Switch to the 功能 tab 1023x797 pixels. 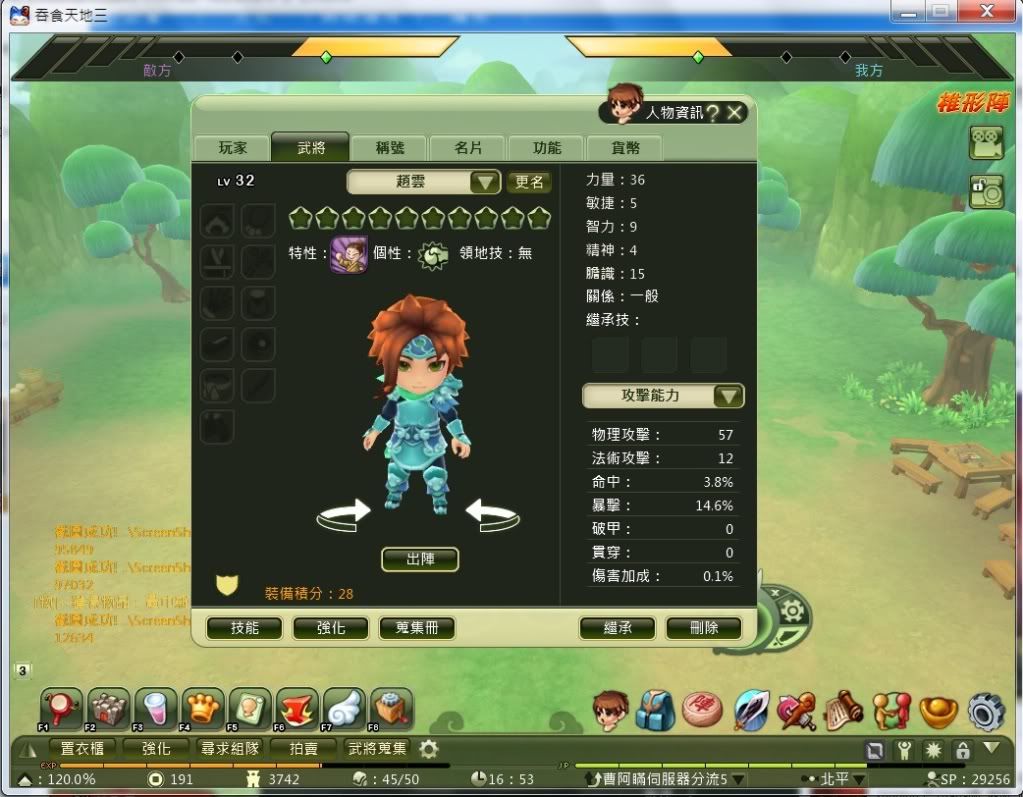546,148
